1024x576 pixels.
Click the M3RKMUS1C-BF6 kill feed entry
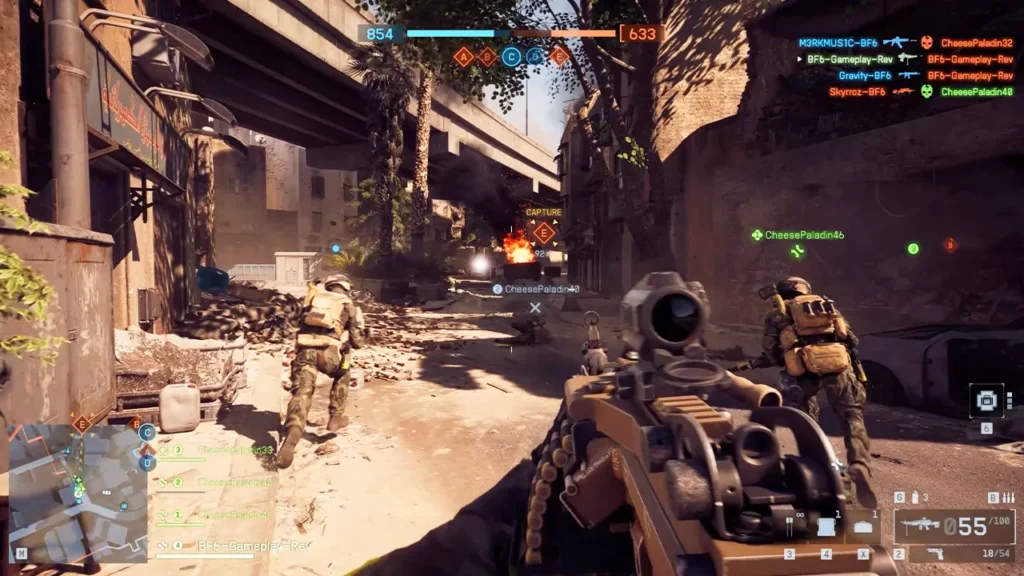838,43
